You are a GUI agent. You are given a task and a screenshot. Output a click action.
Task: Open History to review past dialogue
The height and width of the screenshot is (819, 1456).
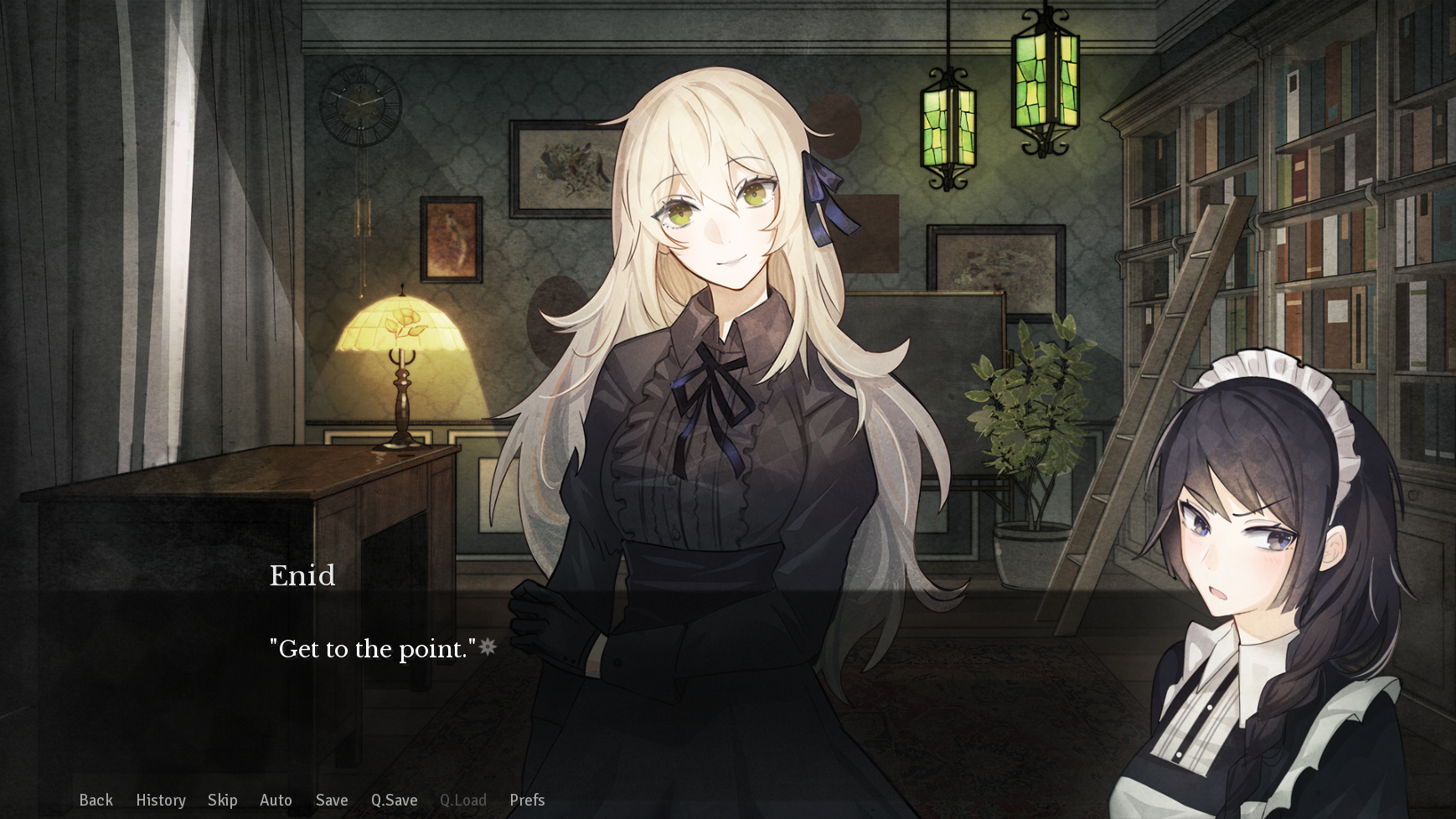point(161,801)
